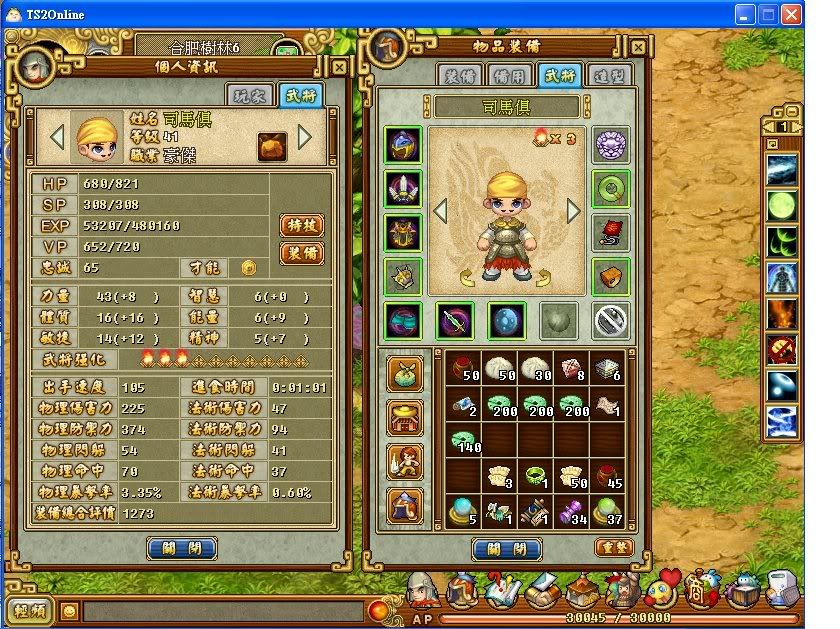Viewport: 840px width, 629px height.
Task: Sort the bag with the 重整 button
Action: pos(613,547)
